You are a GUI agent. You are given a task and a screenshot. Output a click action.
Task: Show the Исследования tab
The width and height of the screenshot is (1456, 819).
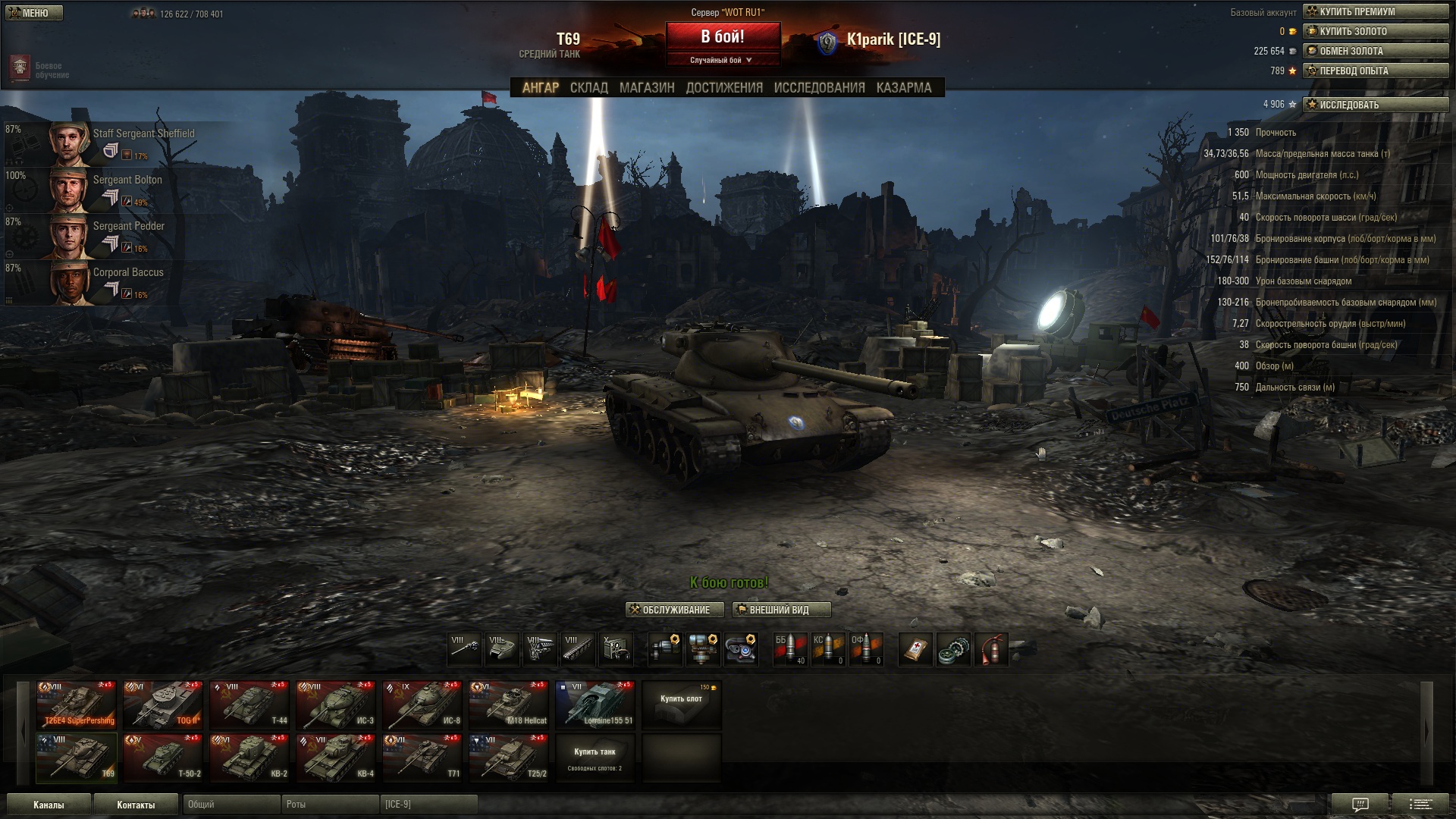(x=819, y=88)
